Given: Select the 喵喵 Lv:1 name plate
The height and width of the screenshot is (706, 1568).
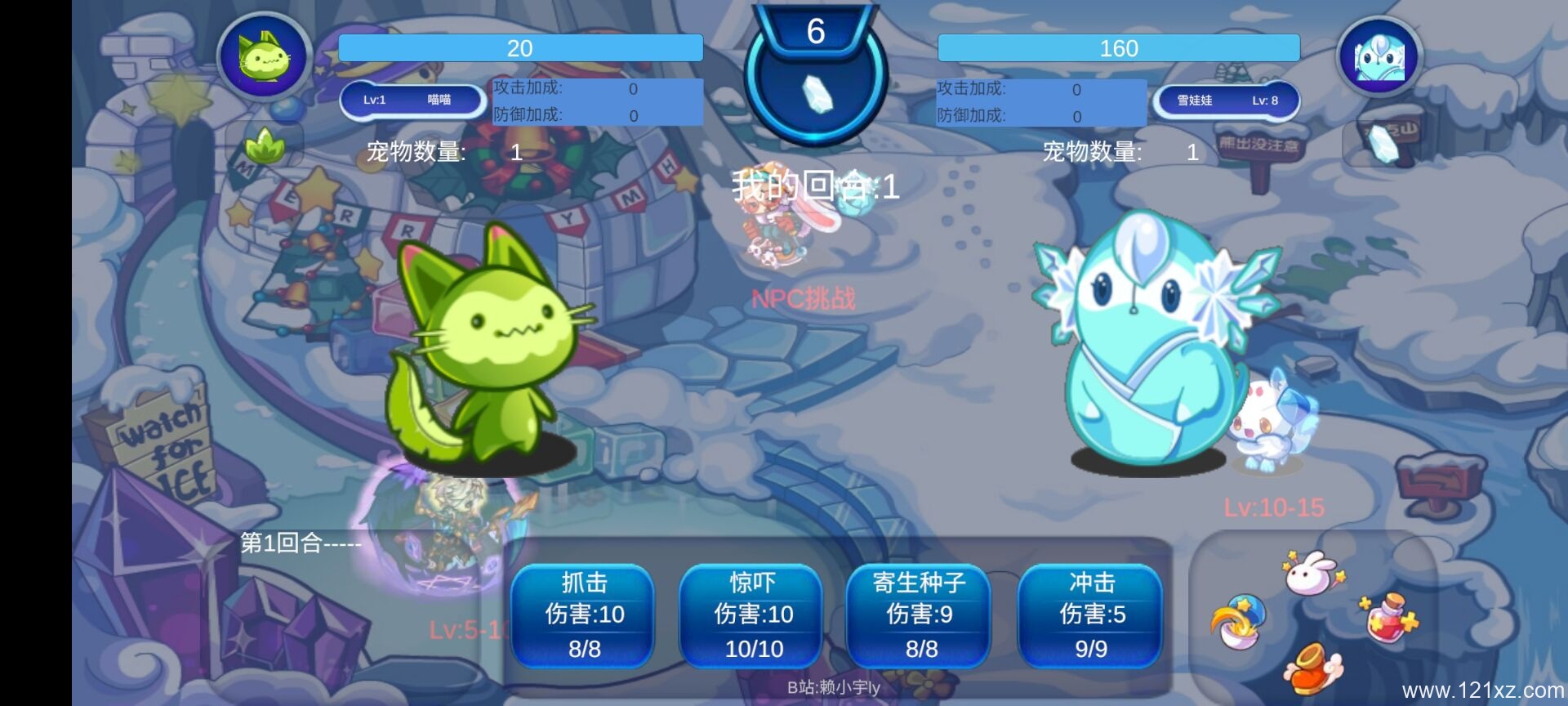Looking at the screenshot, I should (412, 101).
